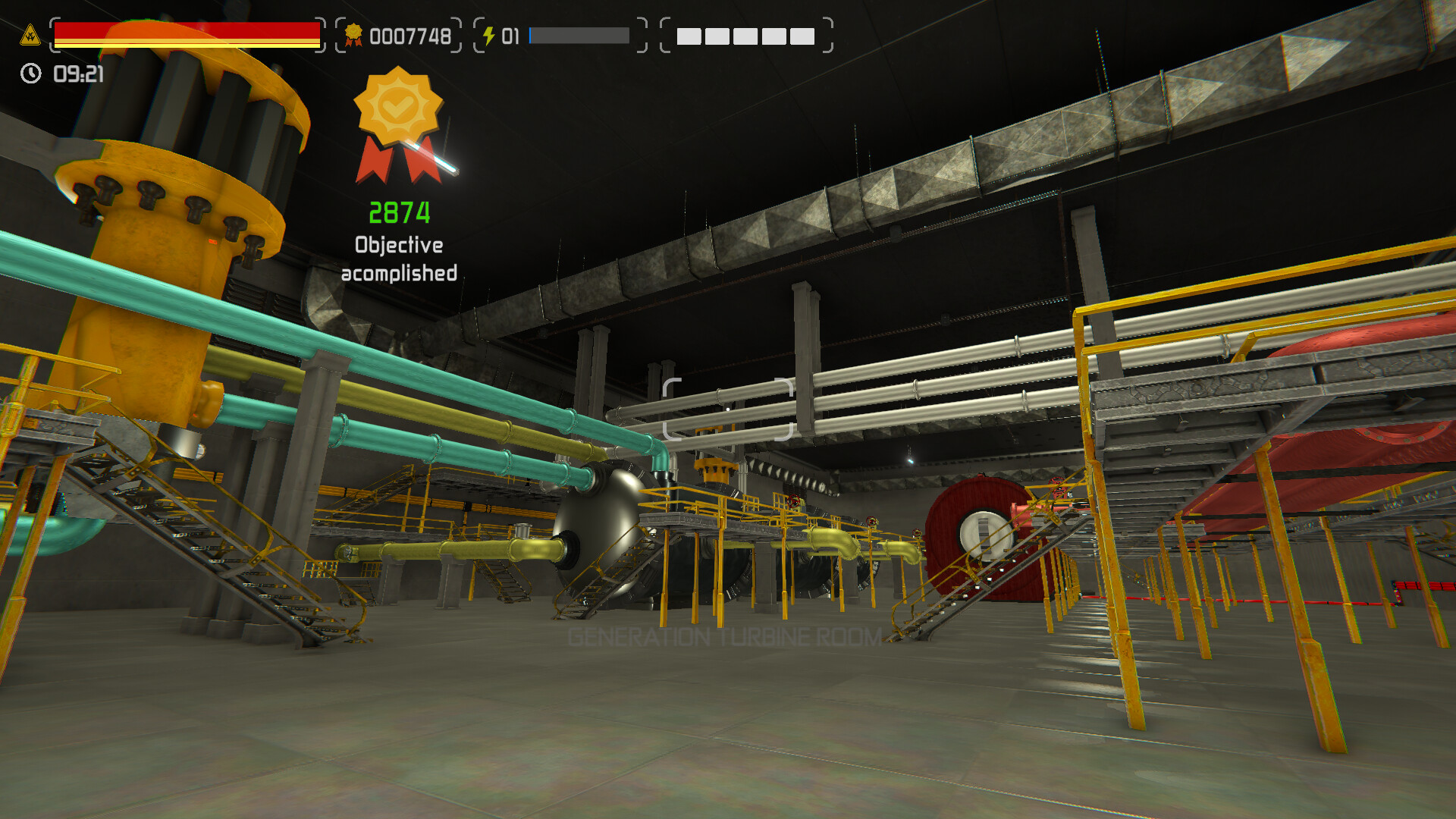Click the middle inventory slot
The image size is (1456, 819).
pyautogui.click(x=745, y=36)
